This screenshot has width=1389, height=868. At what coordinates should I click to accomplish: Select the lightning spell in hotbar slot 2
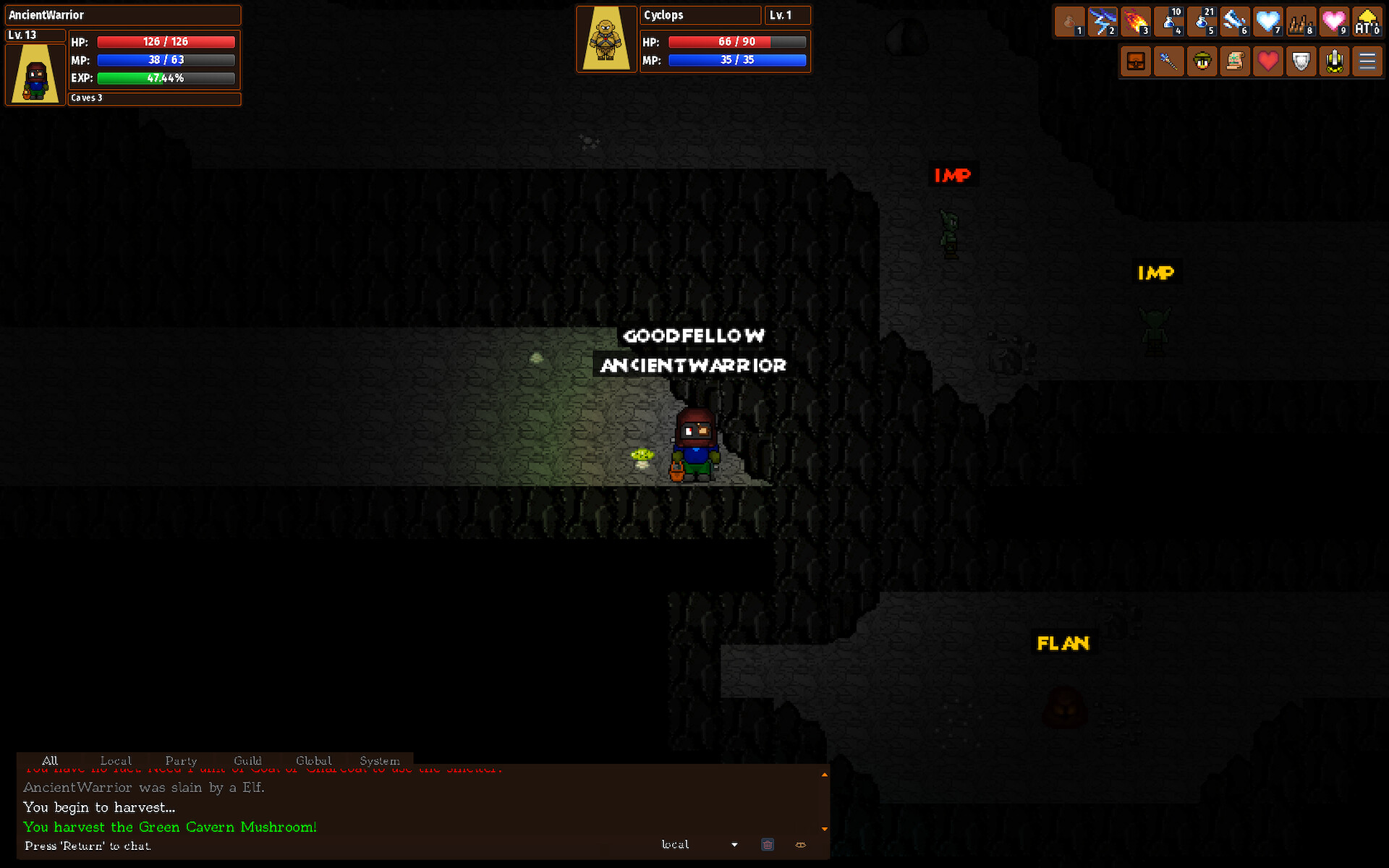point(1103,22)
